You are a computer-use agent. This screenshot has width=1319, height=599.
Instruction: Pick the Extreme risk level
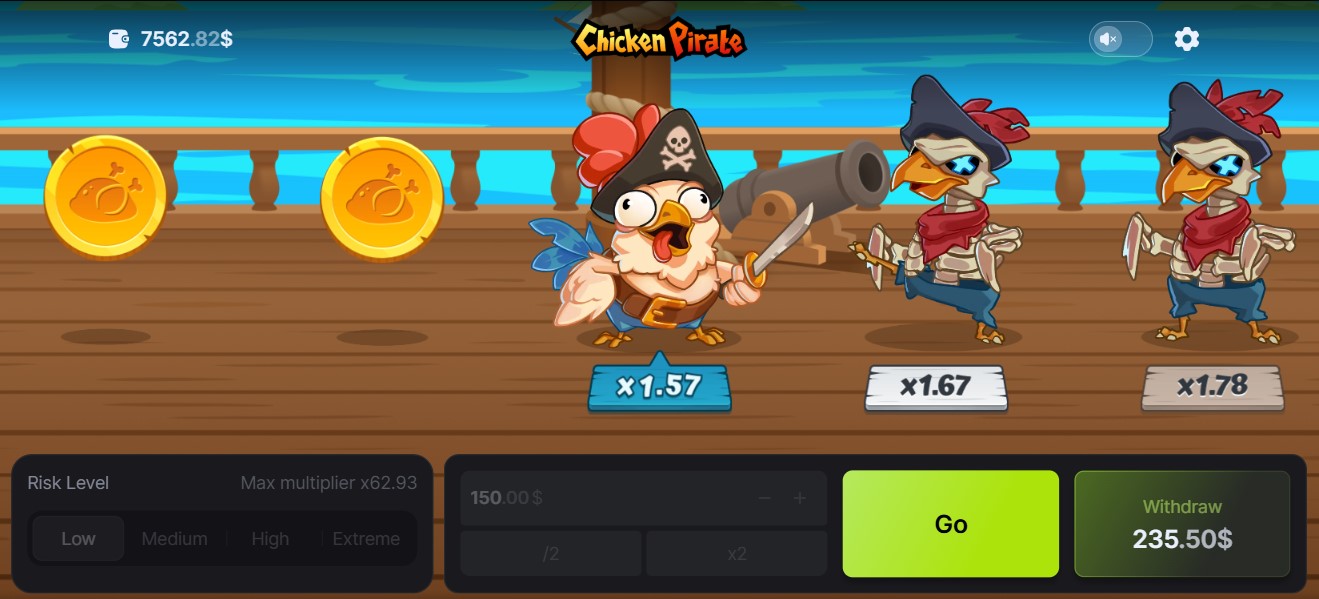pyautogui.click(x=366, y=539)
